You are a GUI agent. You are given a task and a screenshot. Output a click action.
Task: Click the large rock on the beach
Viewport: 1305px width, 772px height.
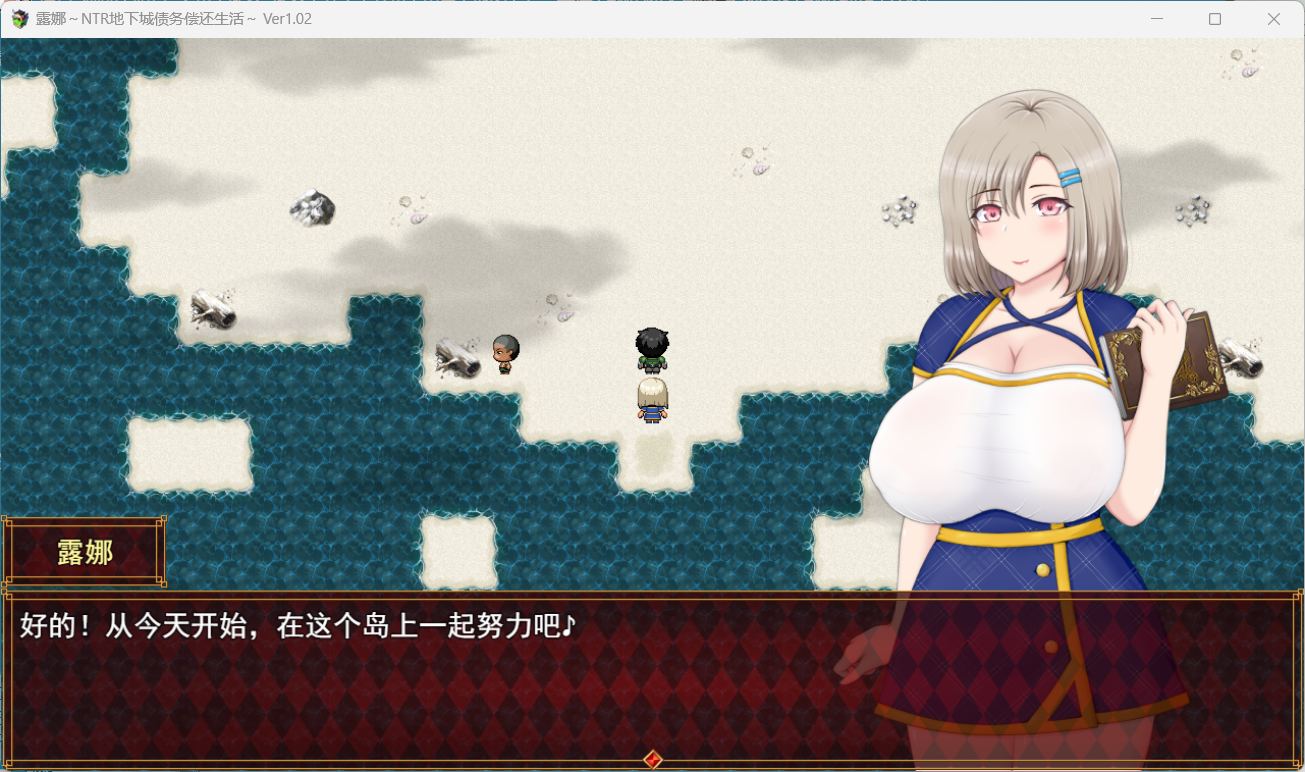tap(310, 209)
